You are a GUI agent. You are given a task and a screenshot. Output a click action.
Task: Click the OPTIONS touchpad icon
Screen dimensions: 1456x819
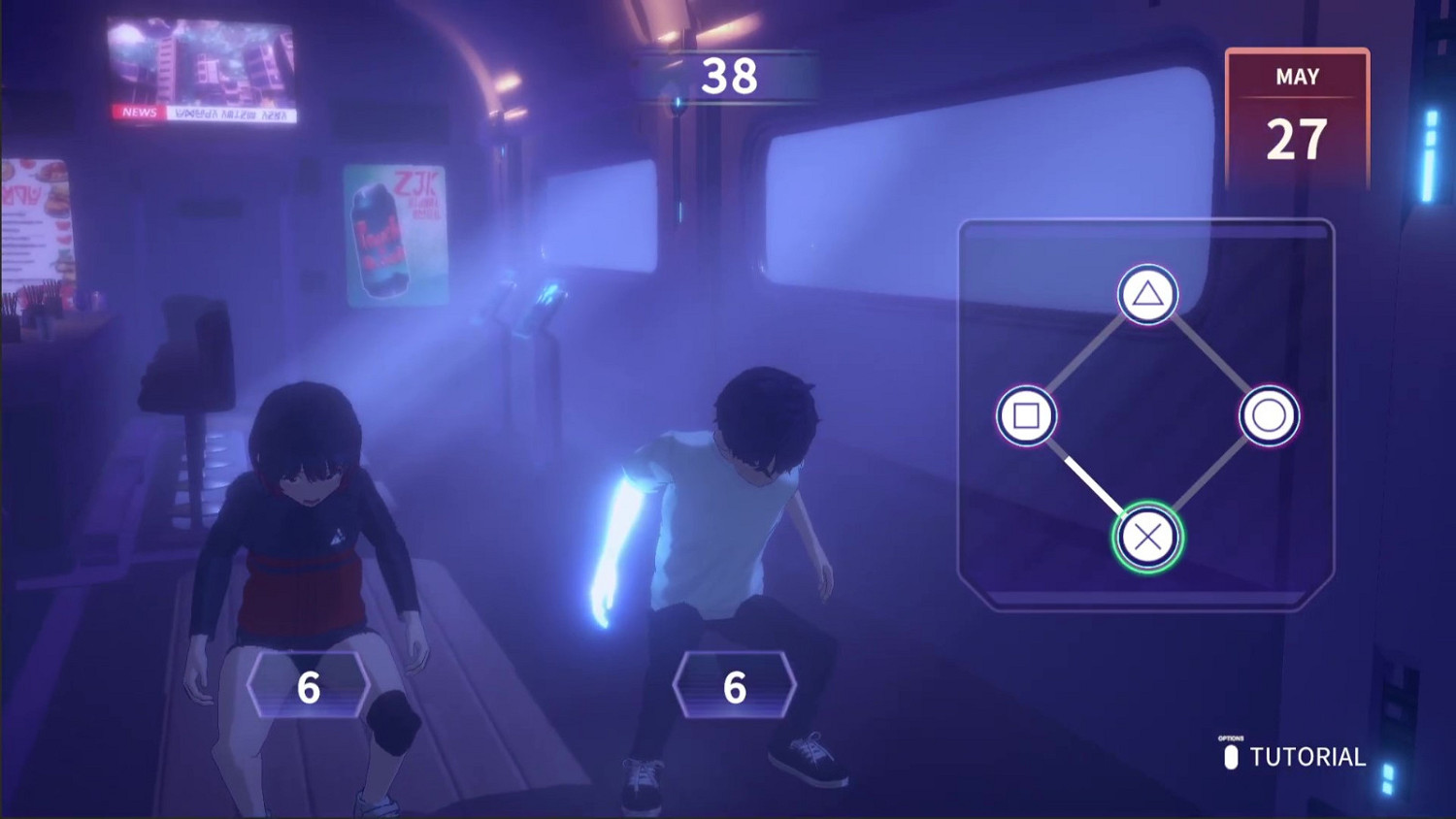[1231, 755]
